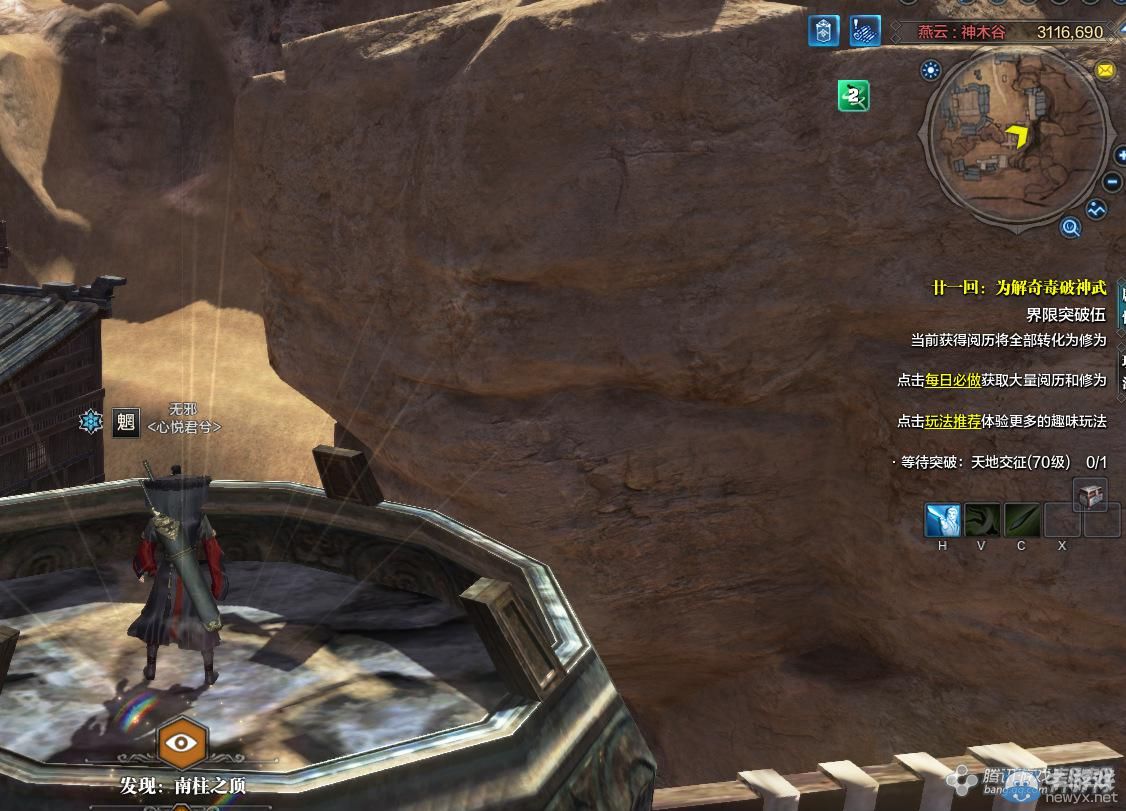Click the magnifier search icon below minimap

[x=1071, y=228]
